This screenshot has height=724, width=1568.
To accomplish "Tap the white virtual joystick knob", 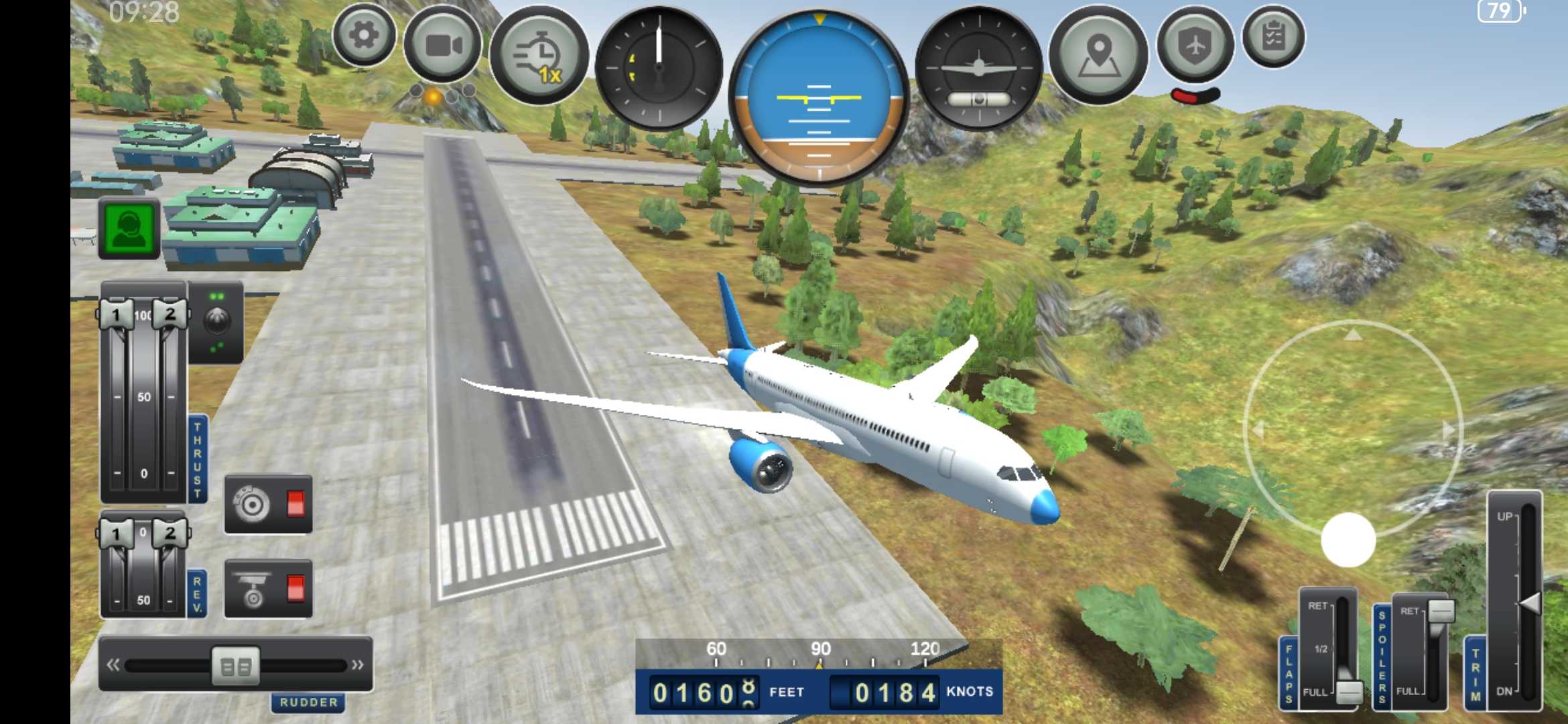I will [x=1348, y=540].
